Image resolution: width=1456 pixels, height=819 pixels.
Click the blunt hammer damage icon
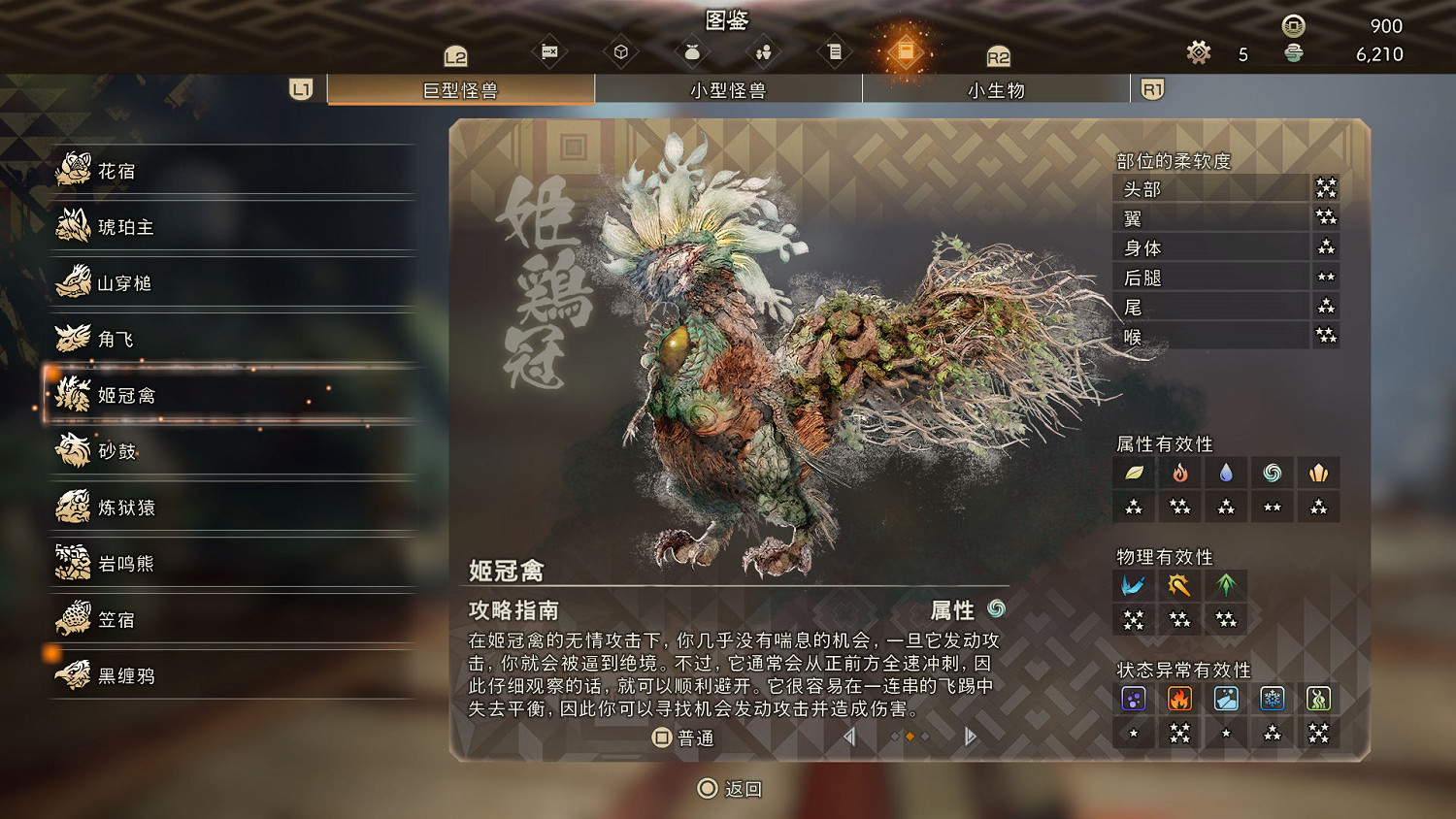(x=1179, y=585)
